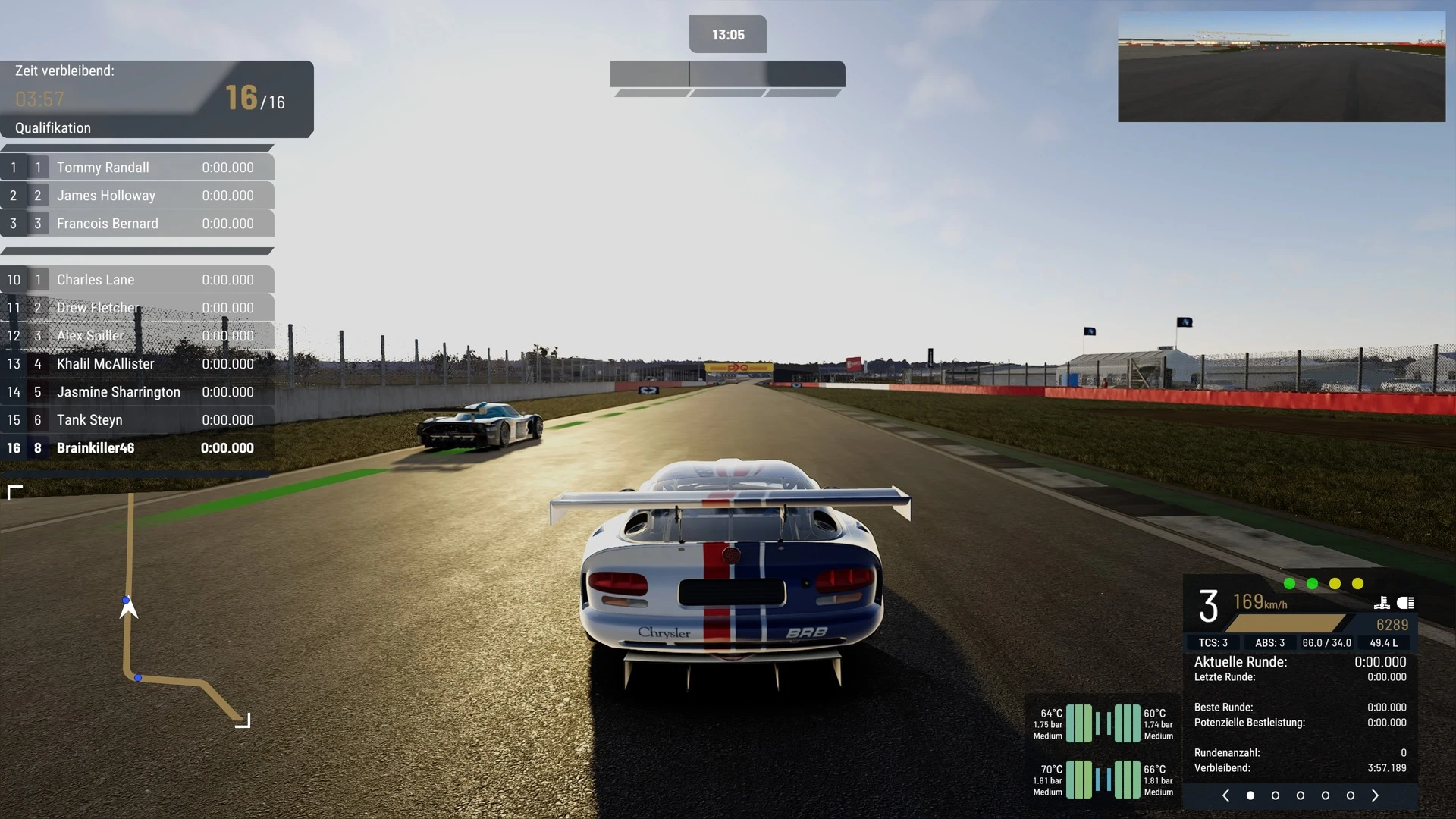The height and width of the screenshot is (819, 1456).
Task: Select James Holloway's leaderboard row
Action: coord(137,196)
